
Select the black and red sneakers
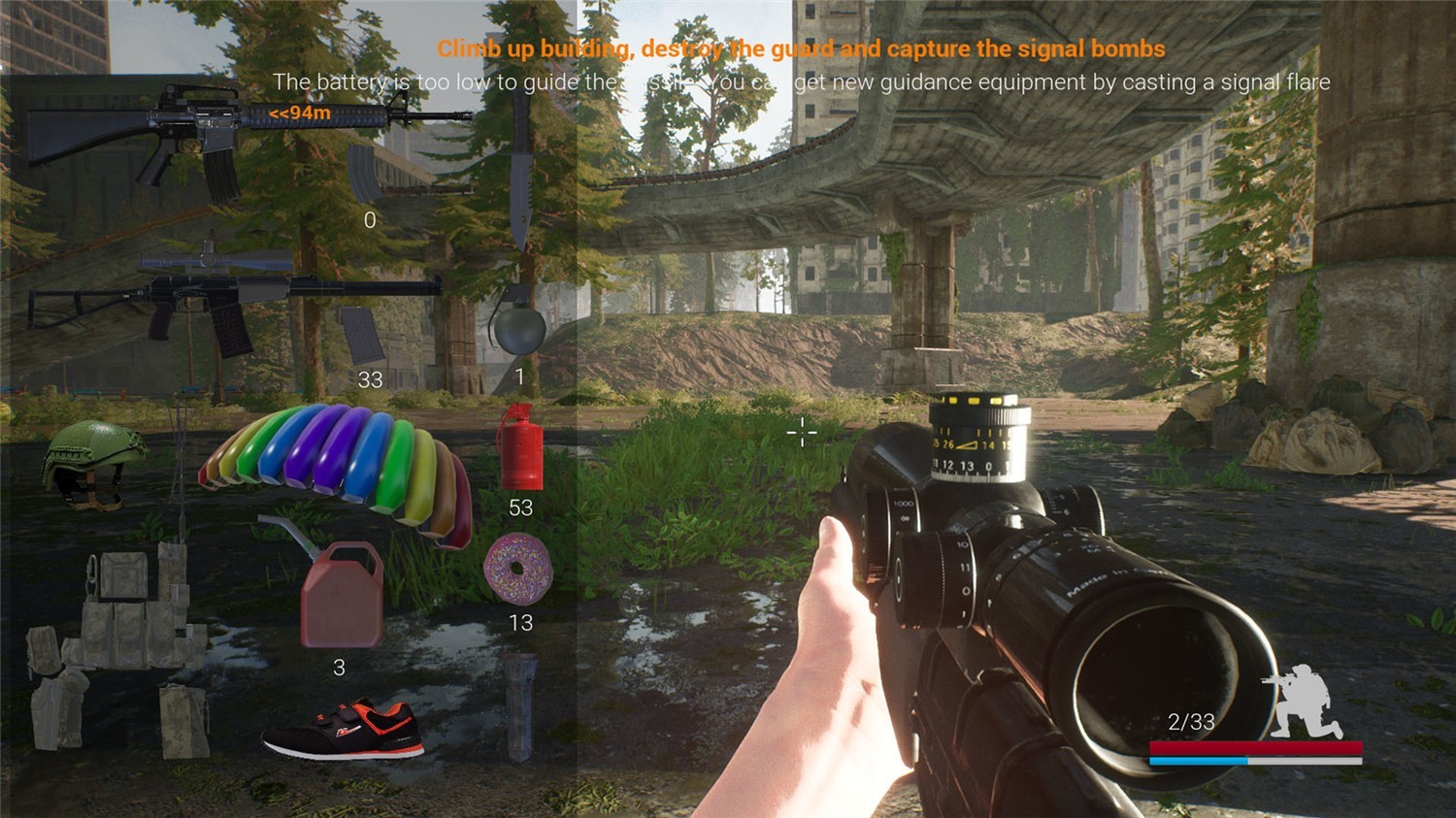click(345, 730)
